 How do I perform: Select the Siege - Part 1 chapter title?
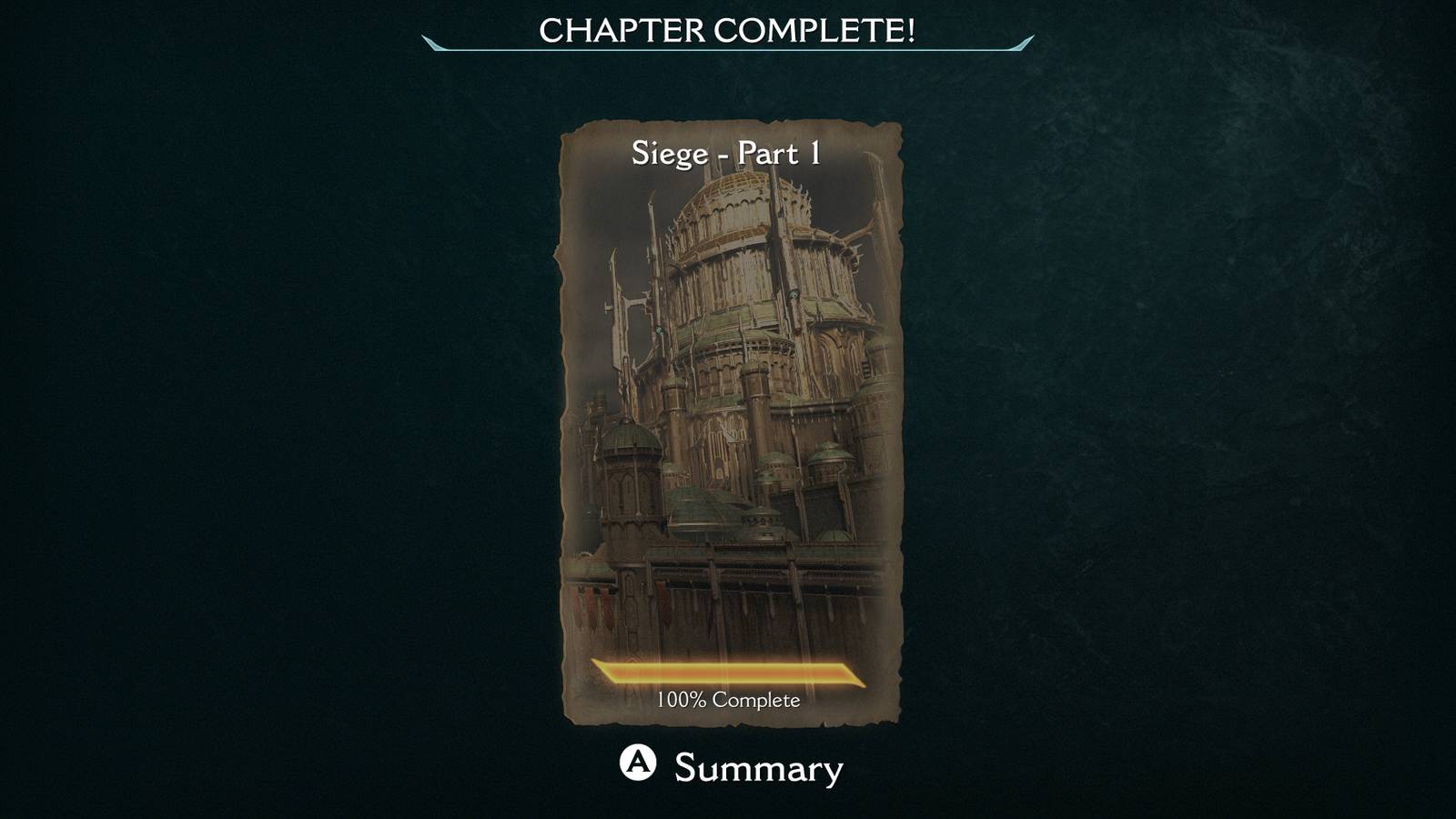pyautogui.click(x=728, y=154)
